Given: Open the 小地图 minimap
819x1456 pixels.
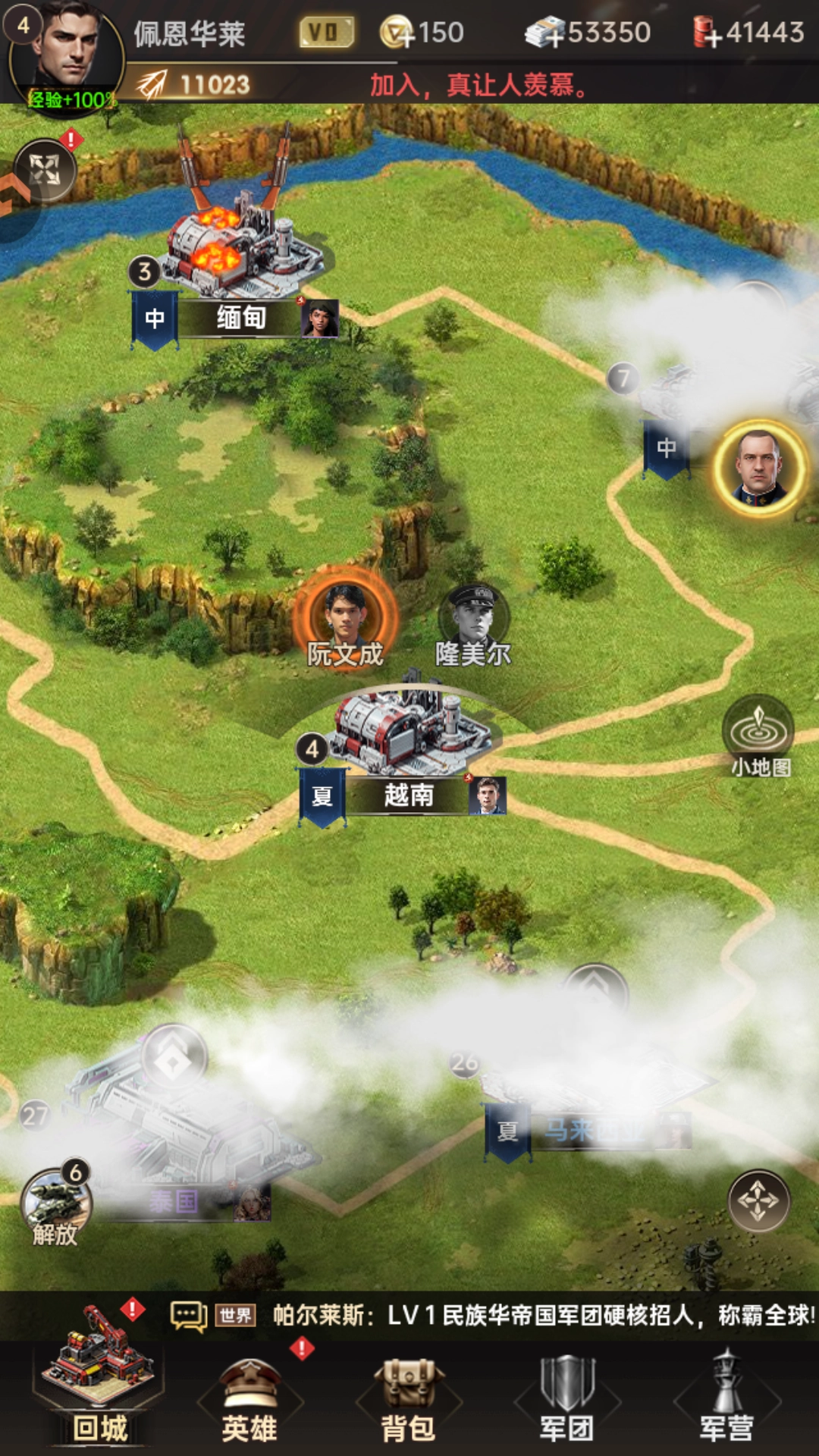Looking at the screenshot, I should pyautogui.click(x=758, y=734).
